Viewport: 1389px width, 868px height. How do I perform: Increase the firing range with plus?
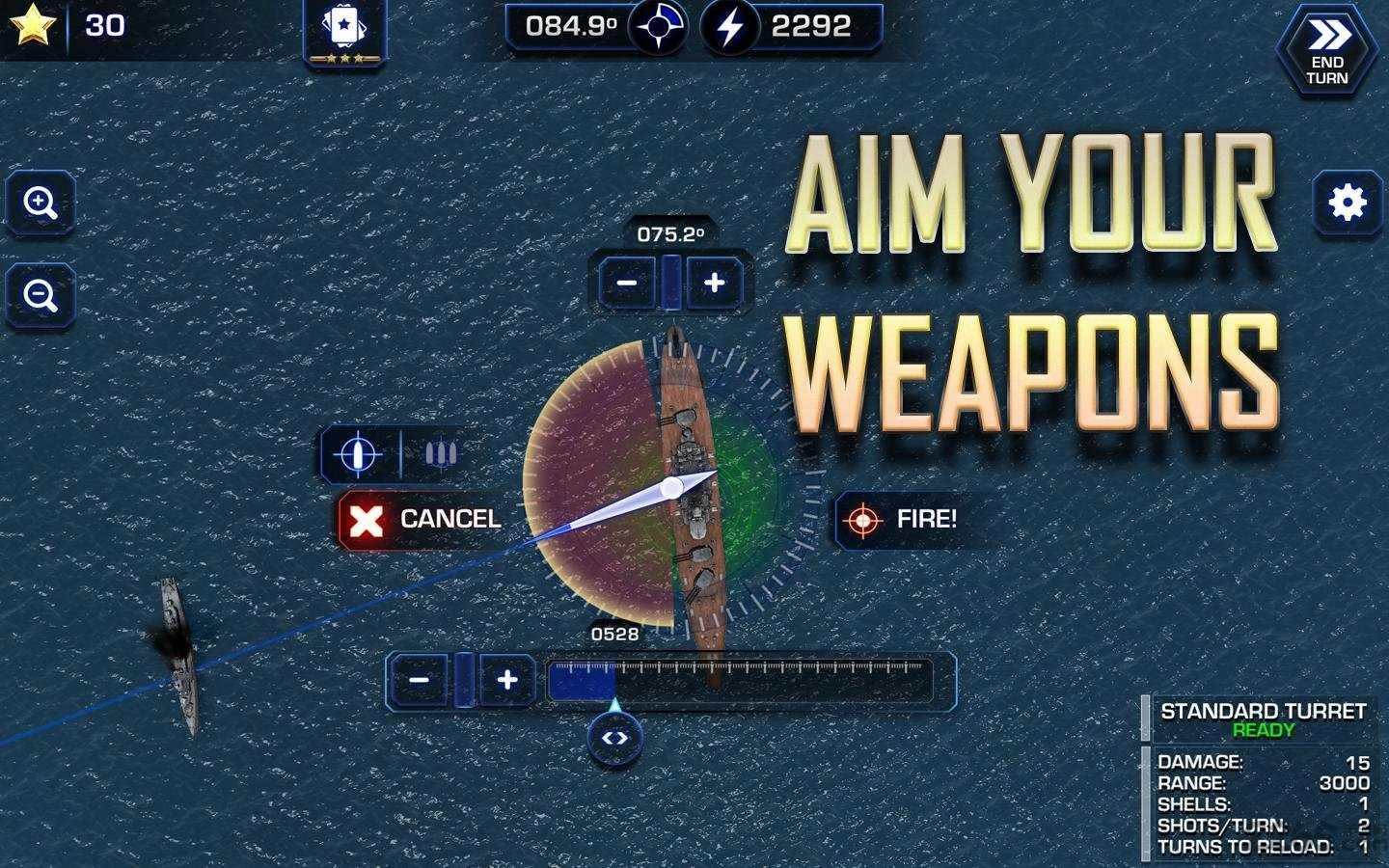507,680
